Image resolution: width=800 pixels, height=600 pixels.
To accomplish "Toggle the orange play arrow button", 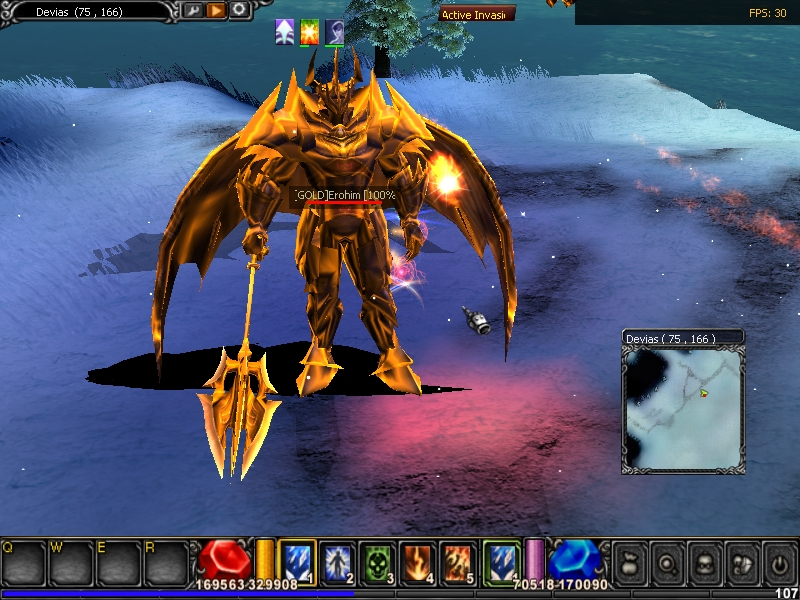I will 215,10.
